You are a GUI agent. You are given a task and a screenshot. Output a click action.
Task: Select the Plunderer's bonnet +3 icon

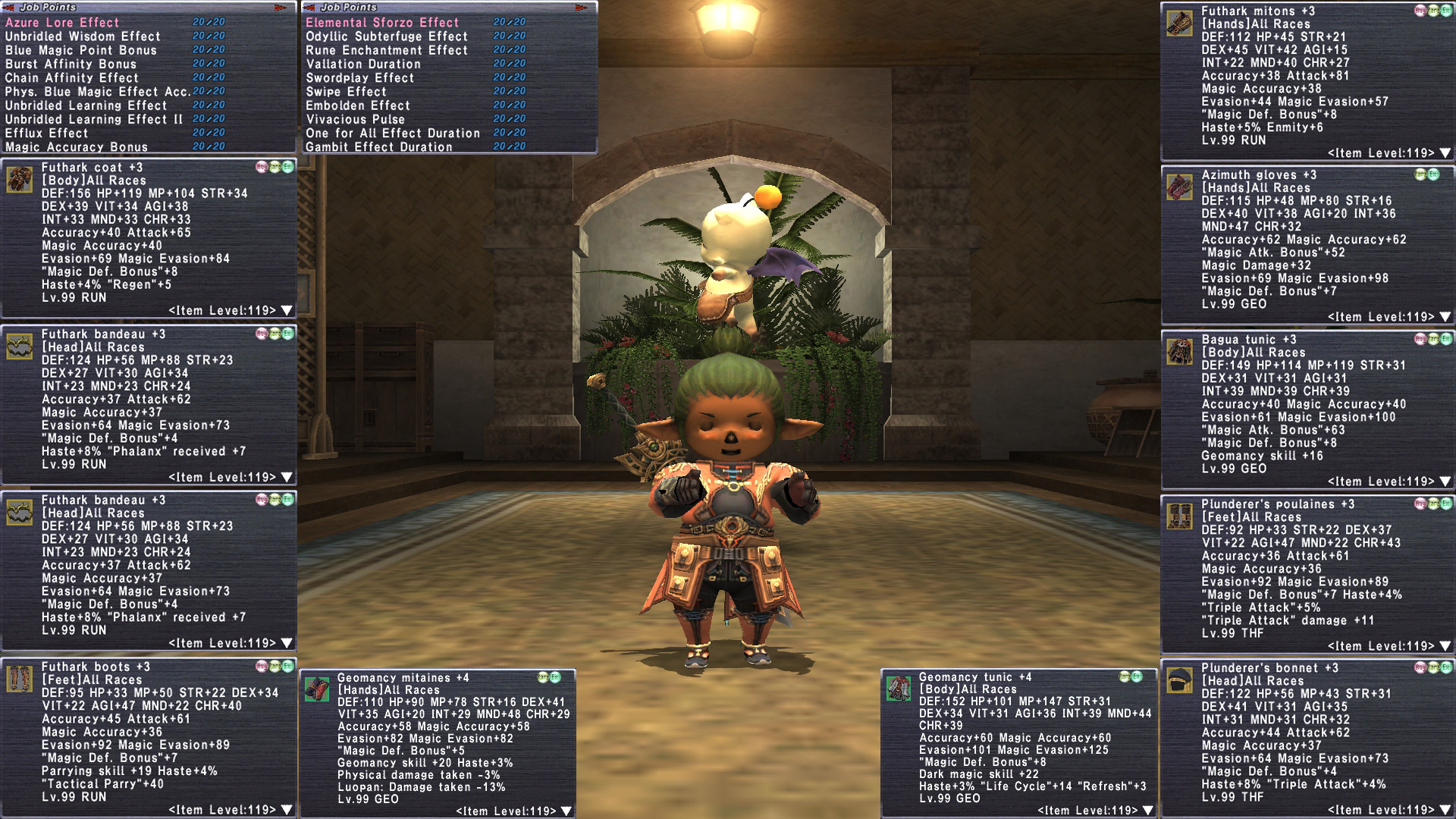pyautogui.click(x=1179, y=680)
